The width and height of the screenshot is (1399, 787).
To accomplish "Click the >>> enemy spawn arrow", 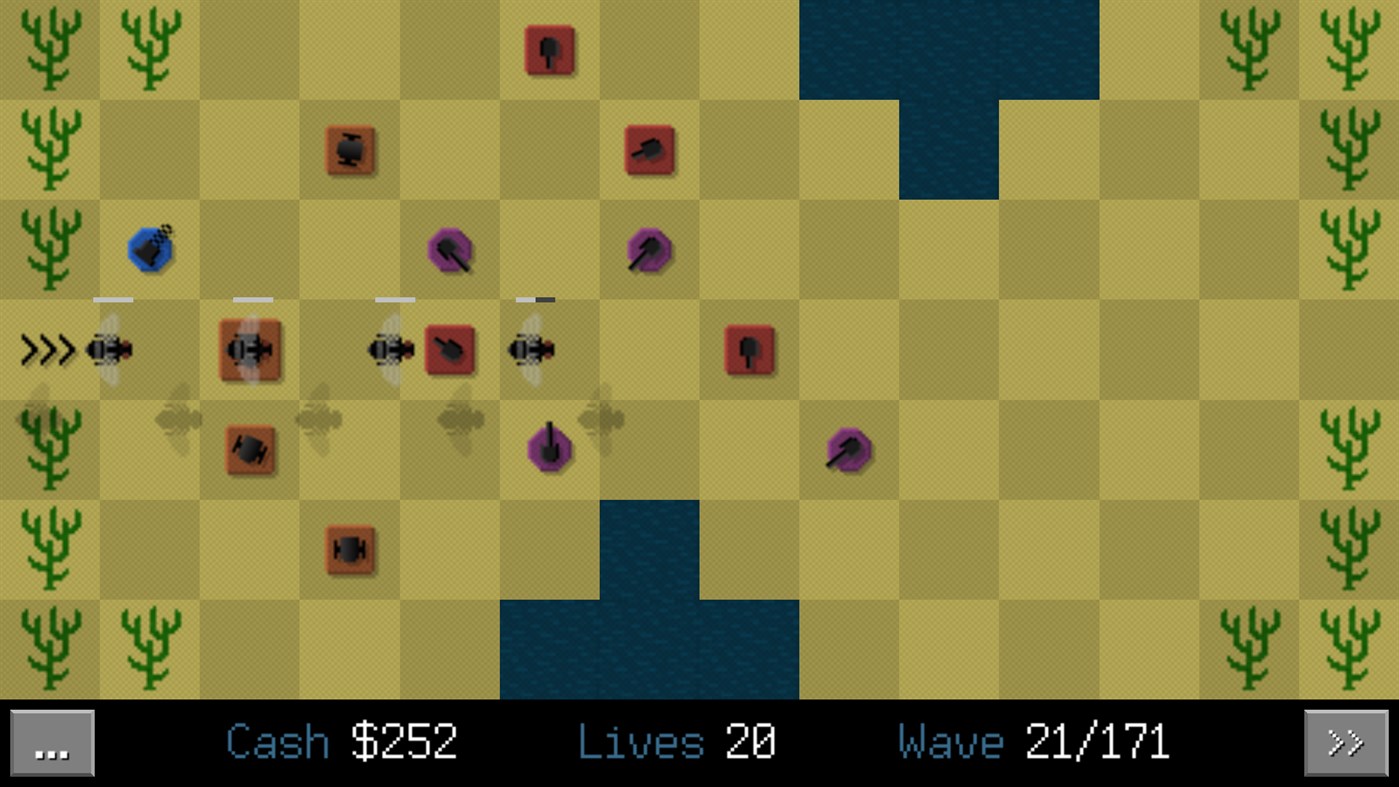I will [x=47, y=350].
